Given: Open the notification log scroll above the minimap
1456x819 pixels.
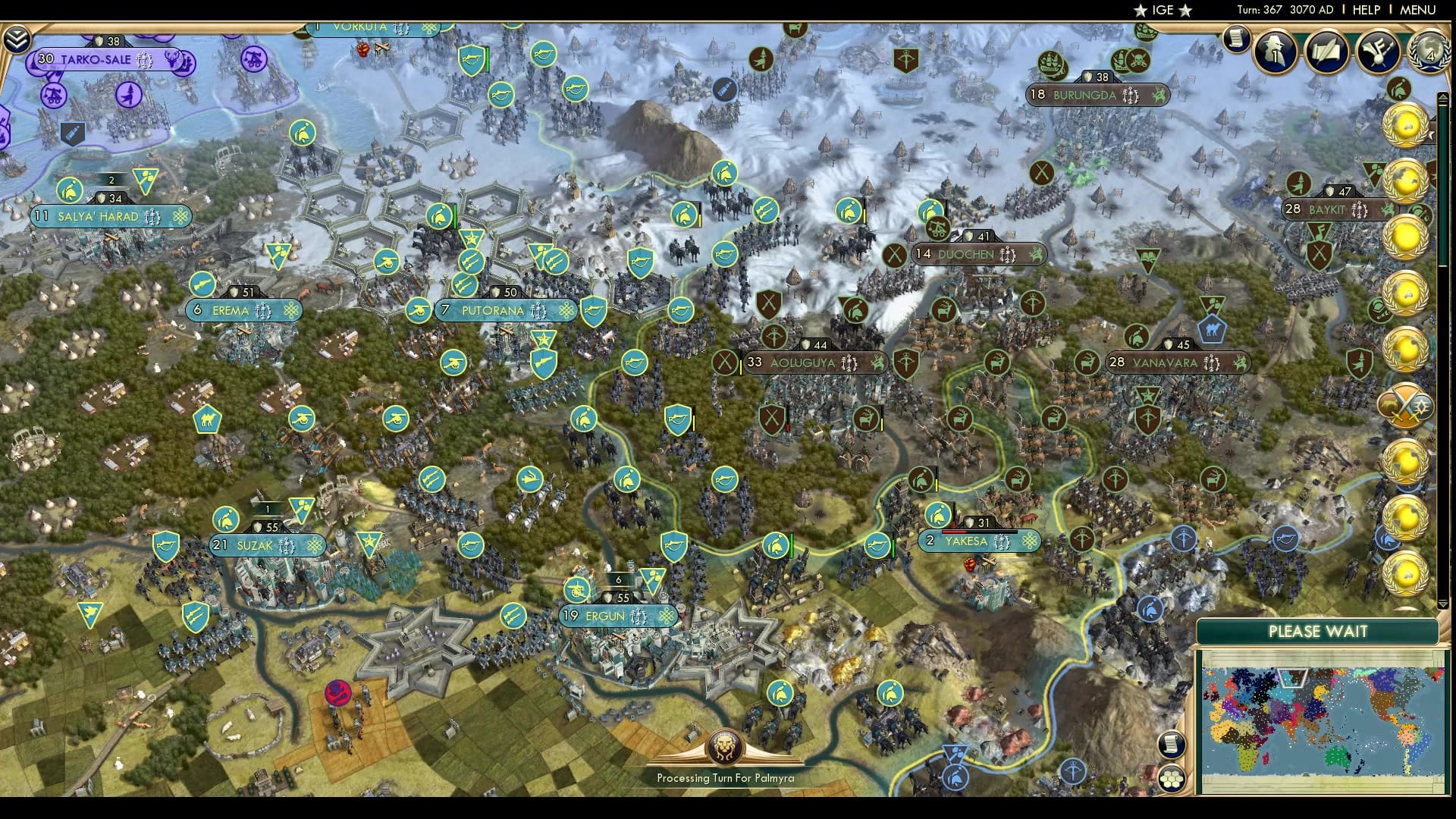Looking at the screenshot, I should [x=1172, y=744].
